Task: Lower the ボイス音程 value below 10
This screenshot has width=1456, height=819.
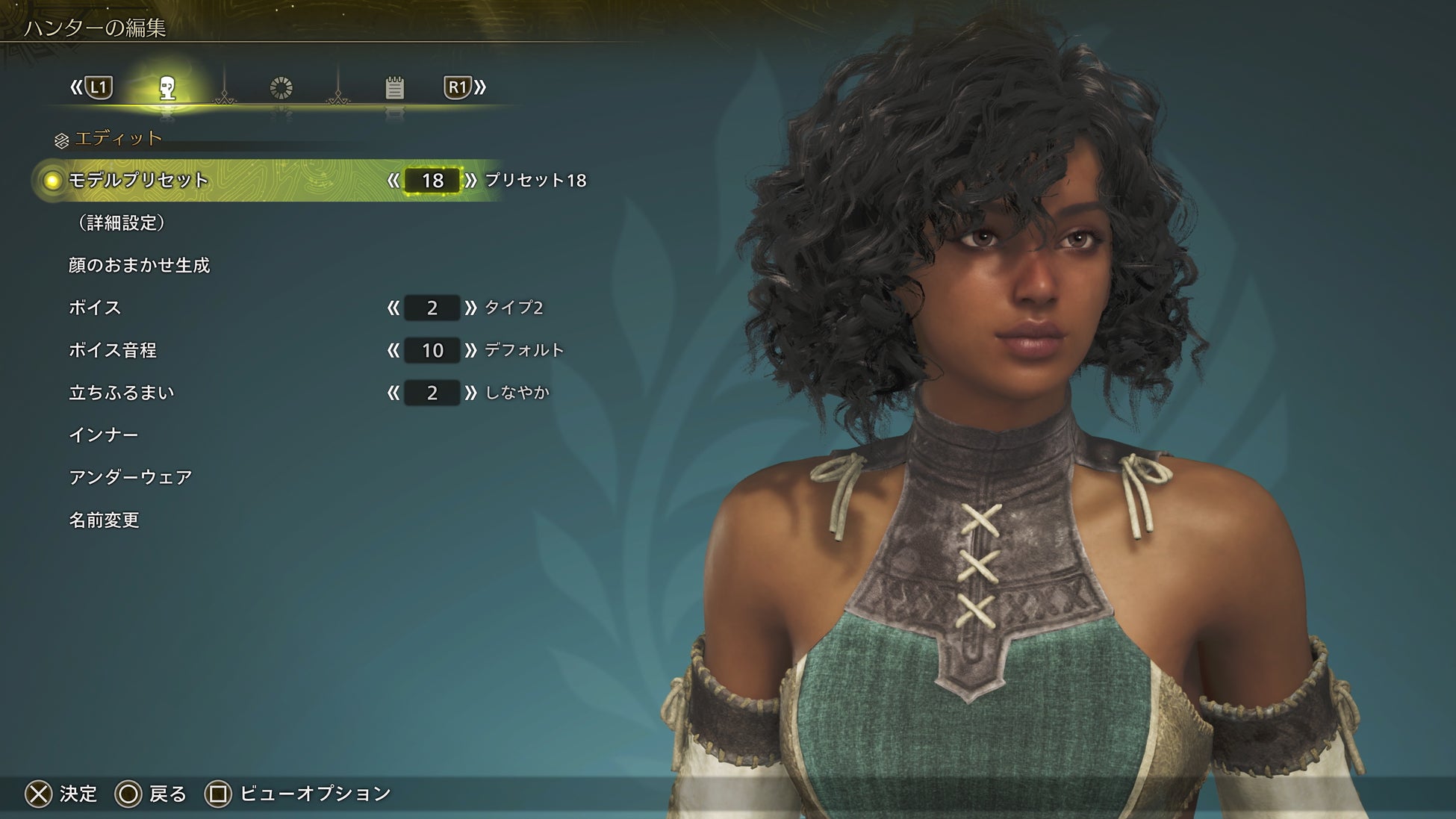Action: (393, 350)
